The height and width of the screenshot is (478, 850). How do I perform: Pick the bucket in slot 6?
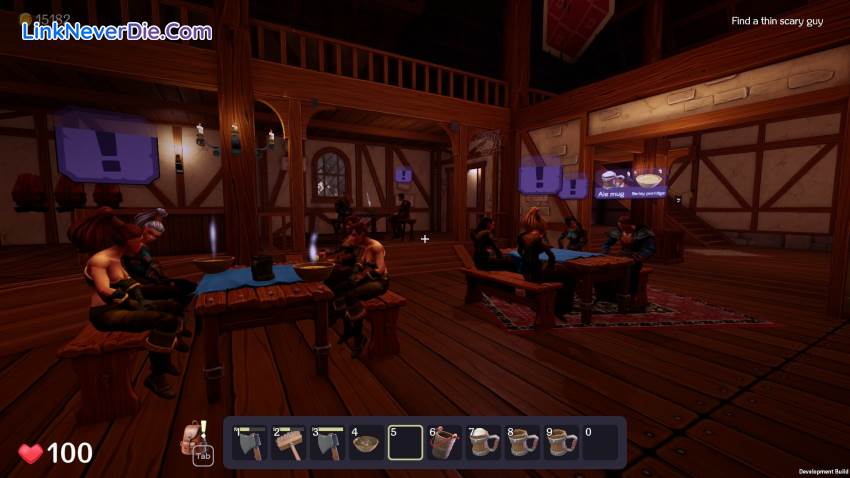pyautogui.click(x=444, y=442)
